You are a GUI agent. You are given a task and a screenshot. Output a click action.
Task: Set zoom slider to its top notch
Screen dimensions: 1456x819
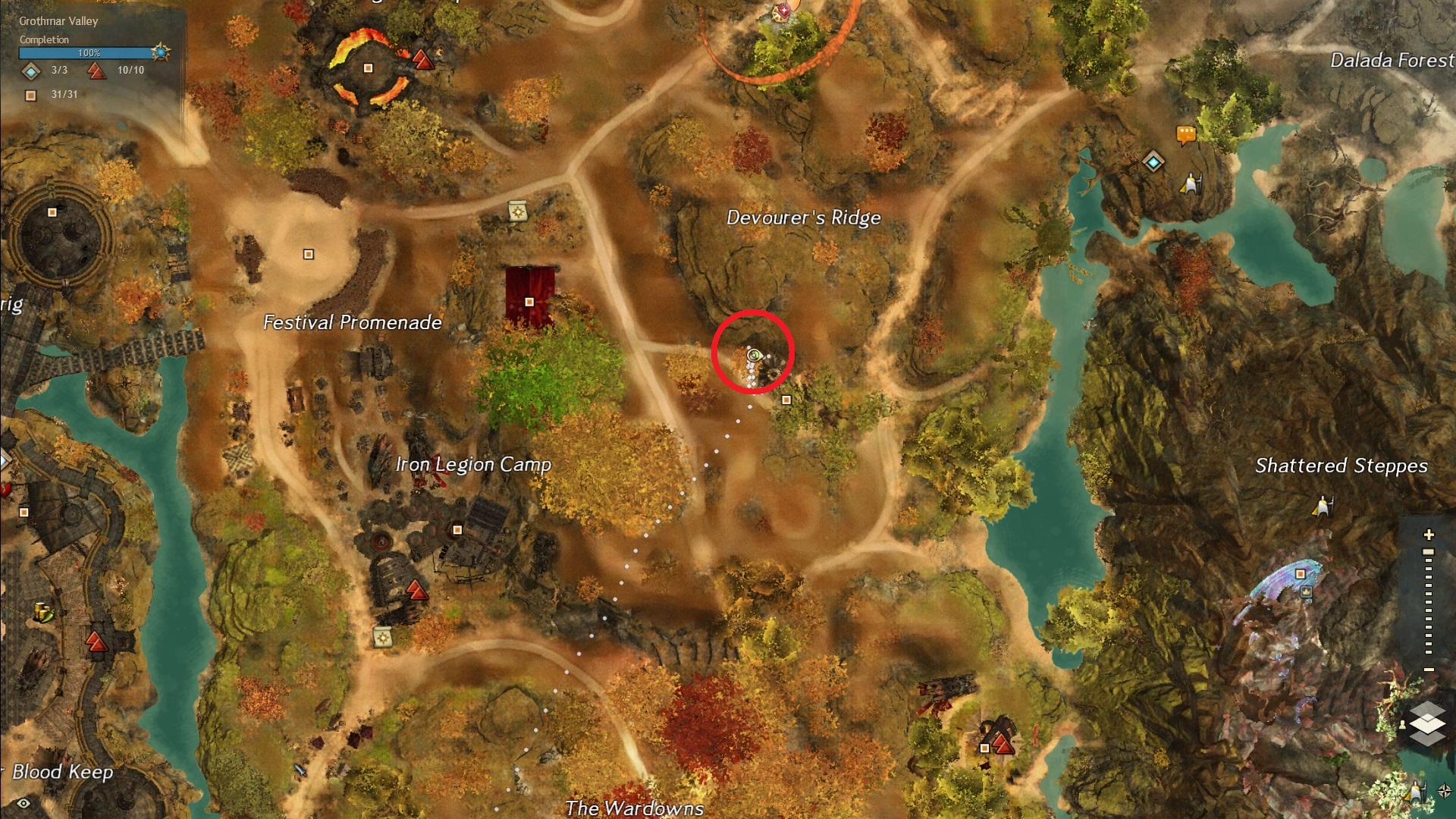coord(1429,553)
